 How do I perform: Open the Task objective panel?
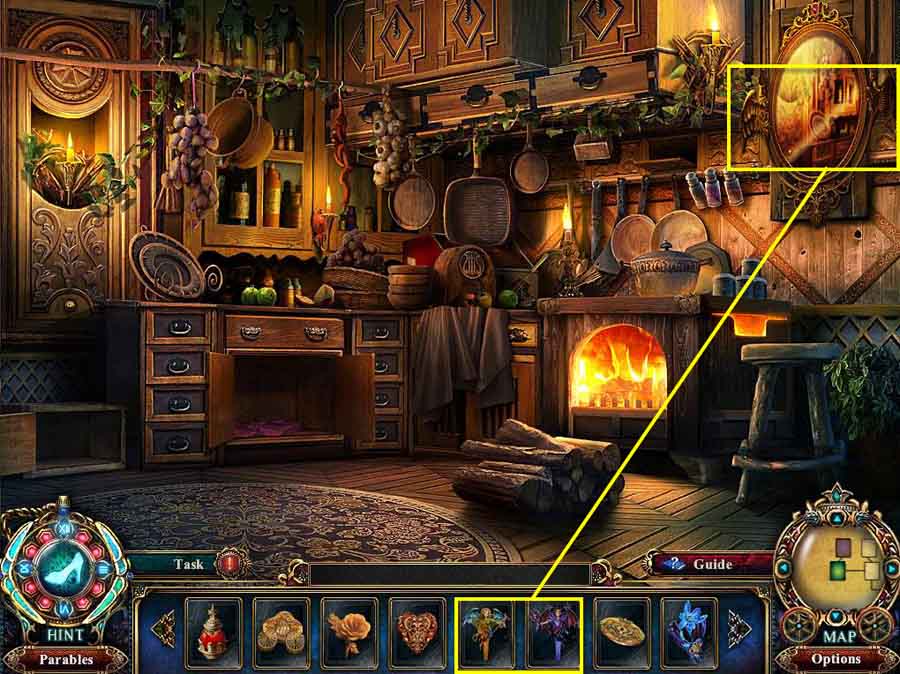click(x=187, y=564)
